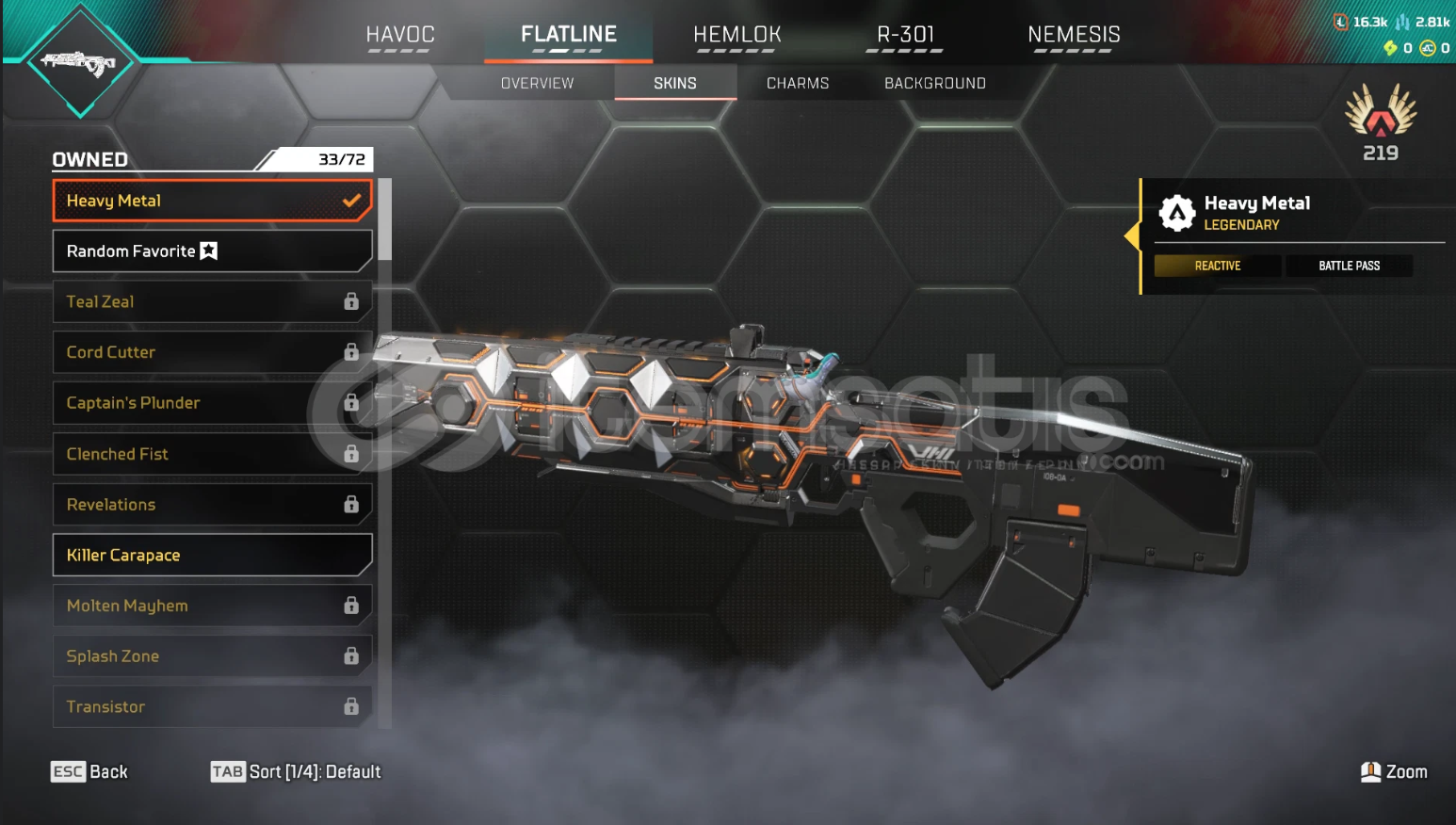Open the Background sub-tab
The image size is (1456, 825).
pyautogui.click(x=934, y=83)
